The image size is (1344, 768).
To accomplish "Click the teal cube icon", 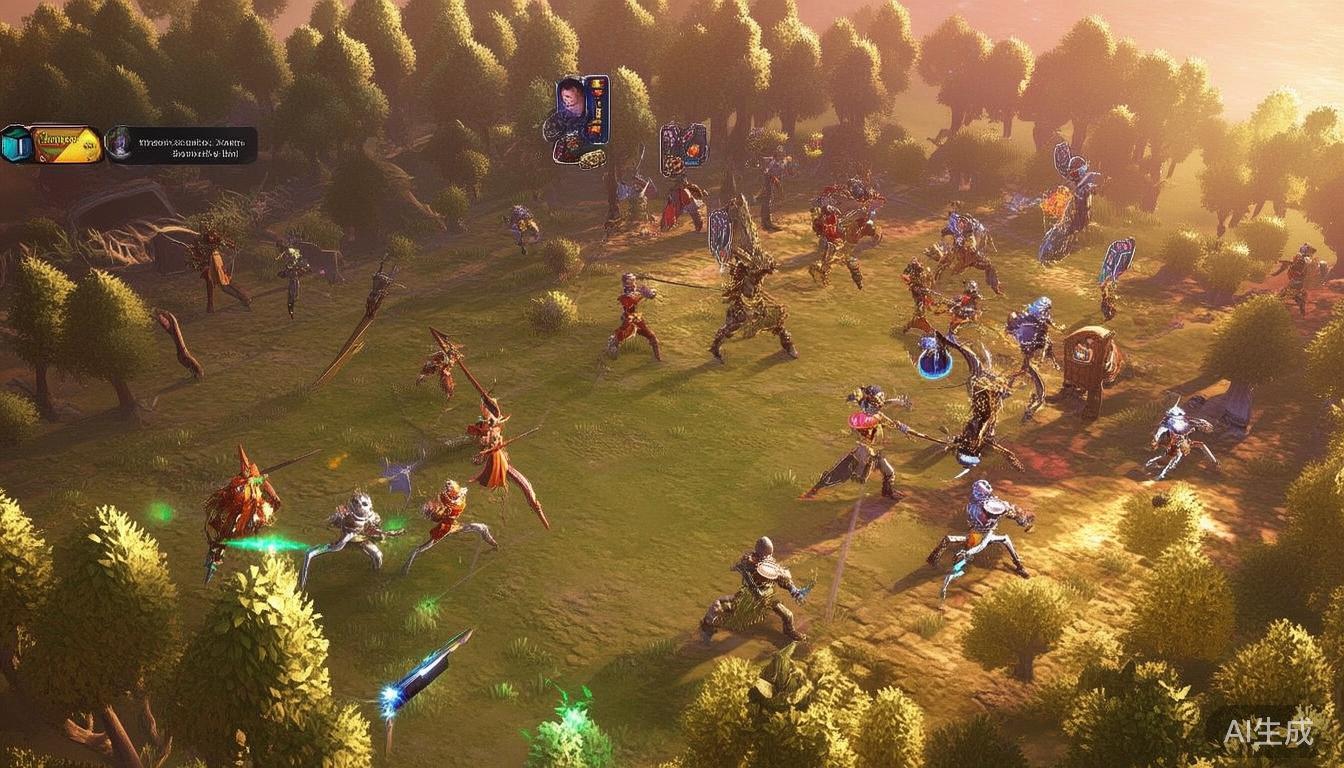I will [x=16, y=144].
